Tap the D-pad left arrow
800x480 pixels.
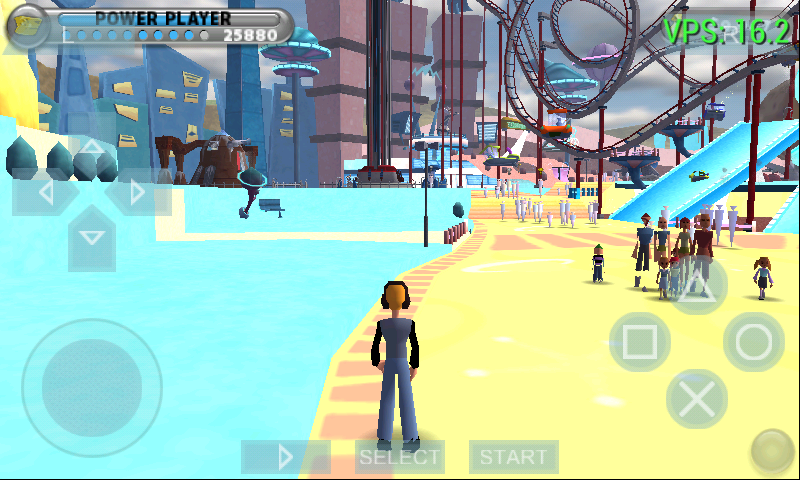(x=44, y=191)
